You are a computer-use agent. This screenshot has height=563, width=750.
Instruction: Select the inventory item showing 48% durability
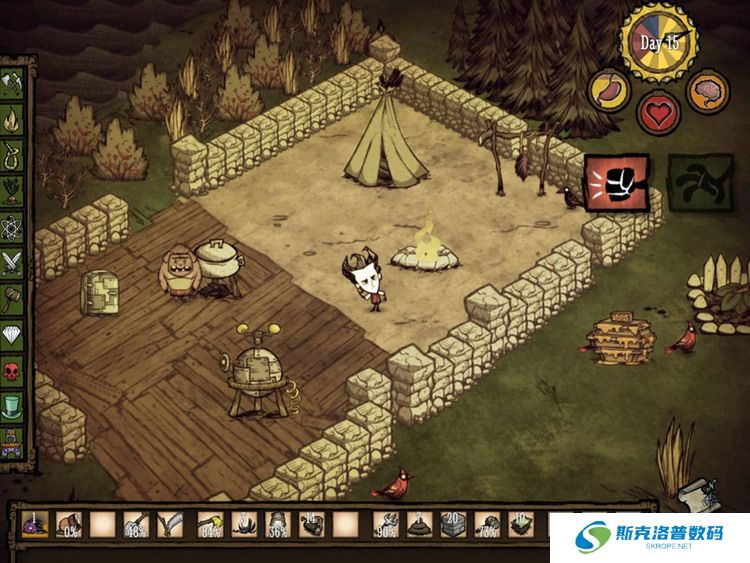138,523
